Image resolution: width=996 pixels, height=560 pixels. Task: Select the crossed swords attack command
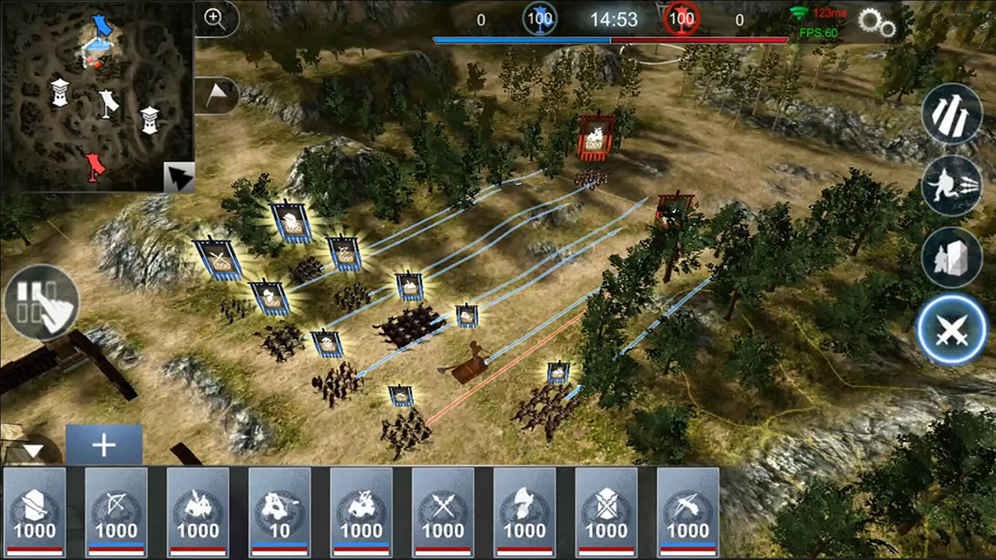pos(950,332)
